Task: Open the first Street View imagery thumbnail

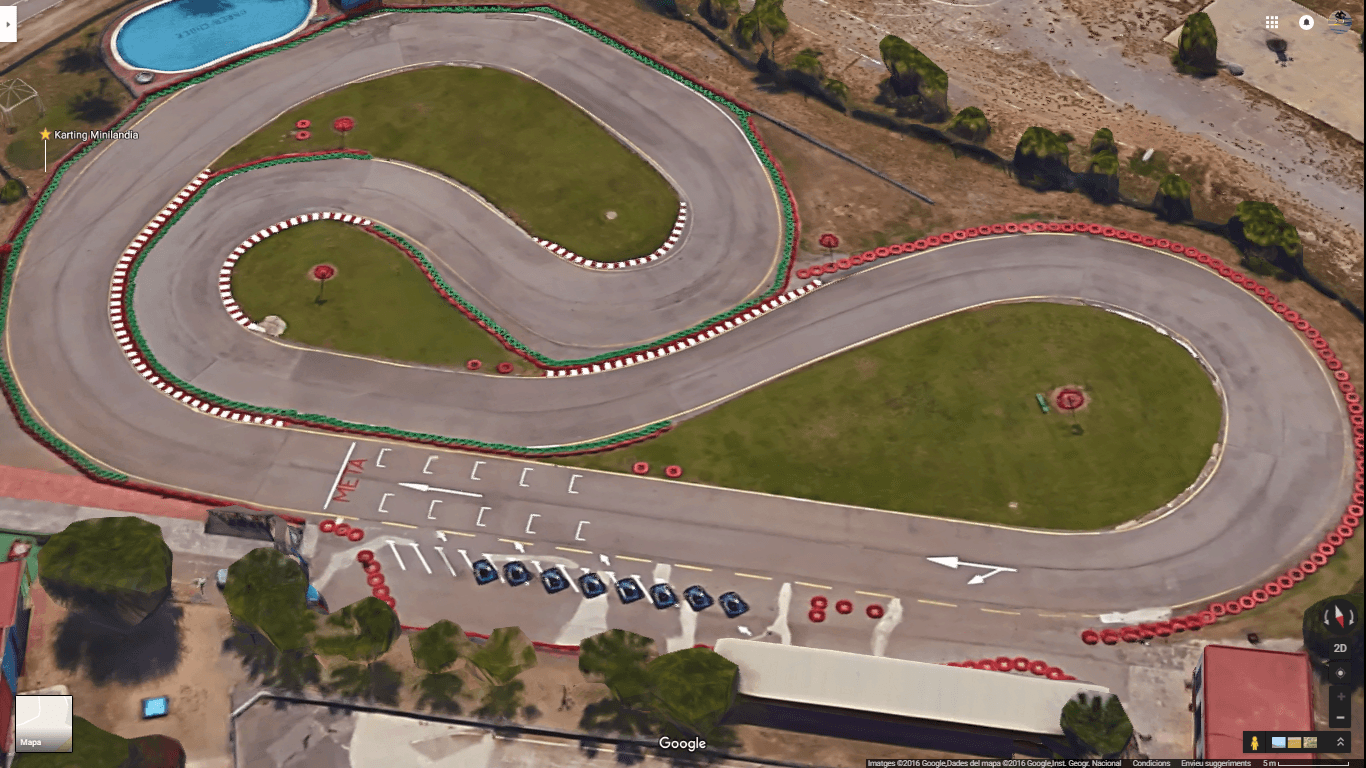Action: click(x=1277, y=741)
